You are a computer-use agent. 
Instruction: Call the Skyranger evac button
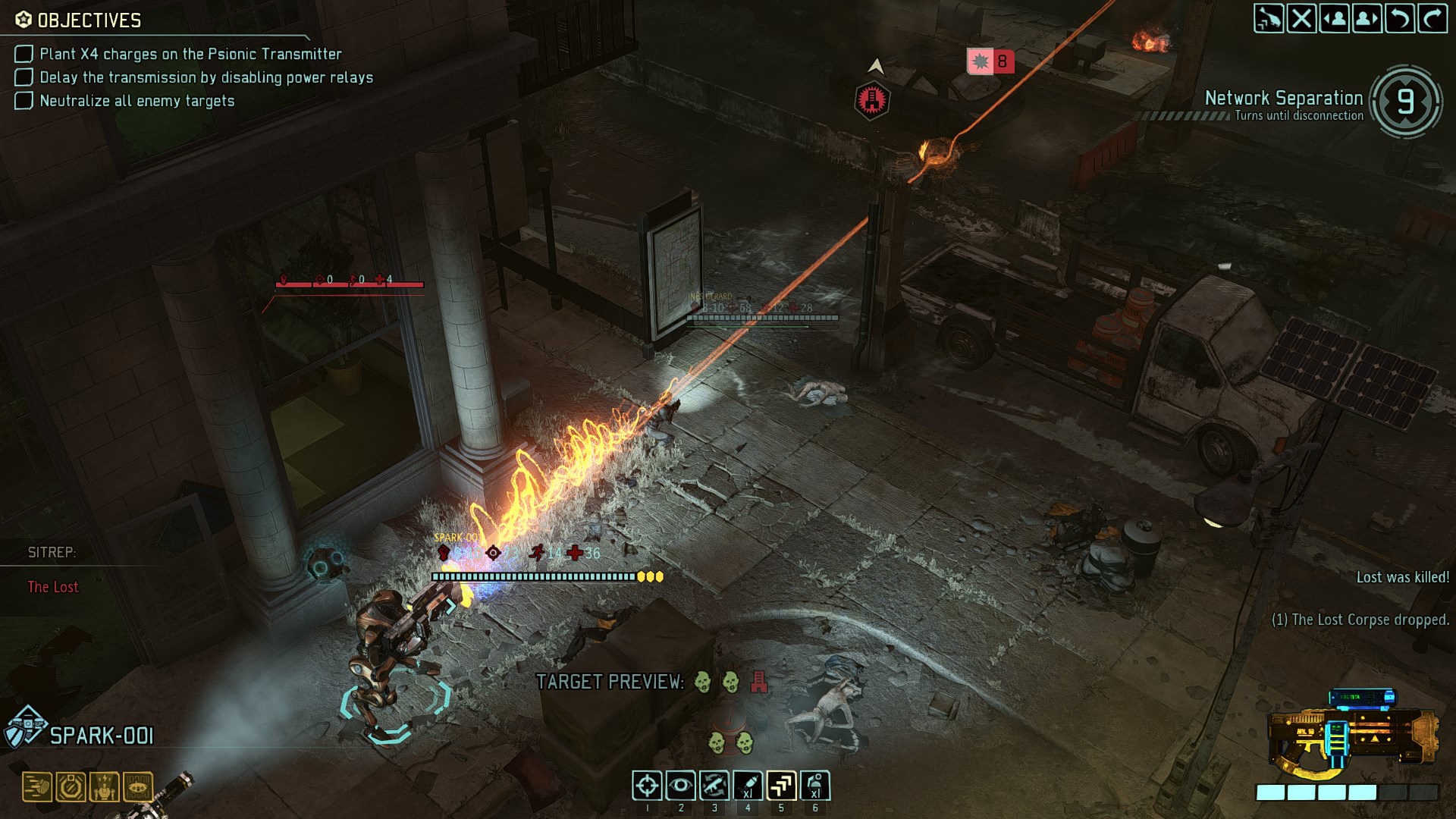[x=1268, y=19]
